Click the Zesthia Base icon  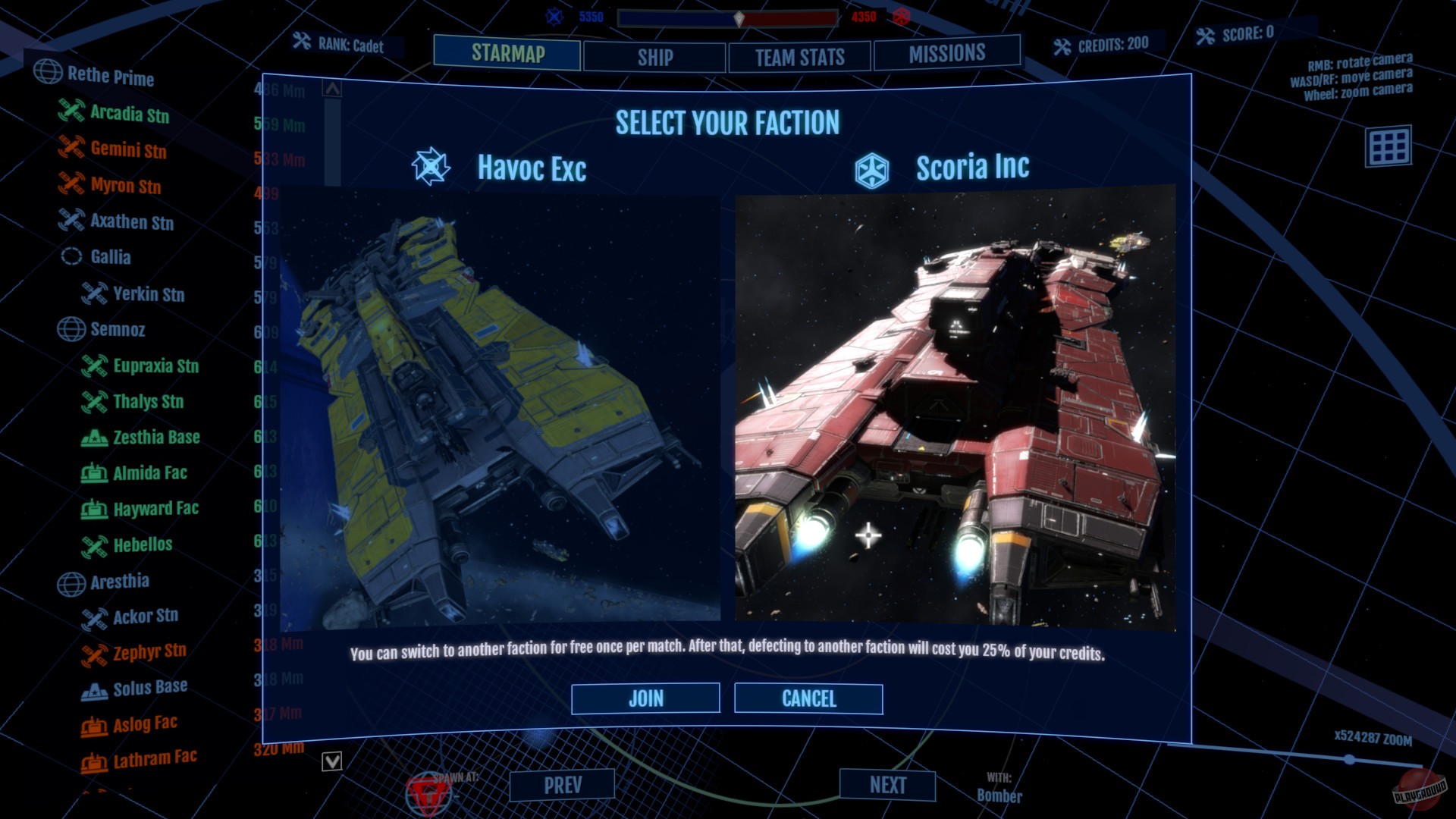click(94, 437)
